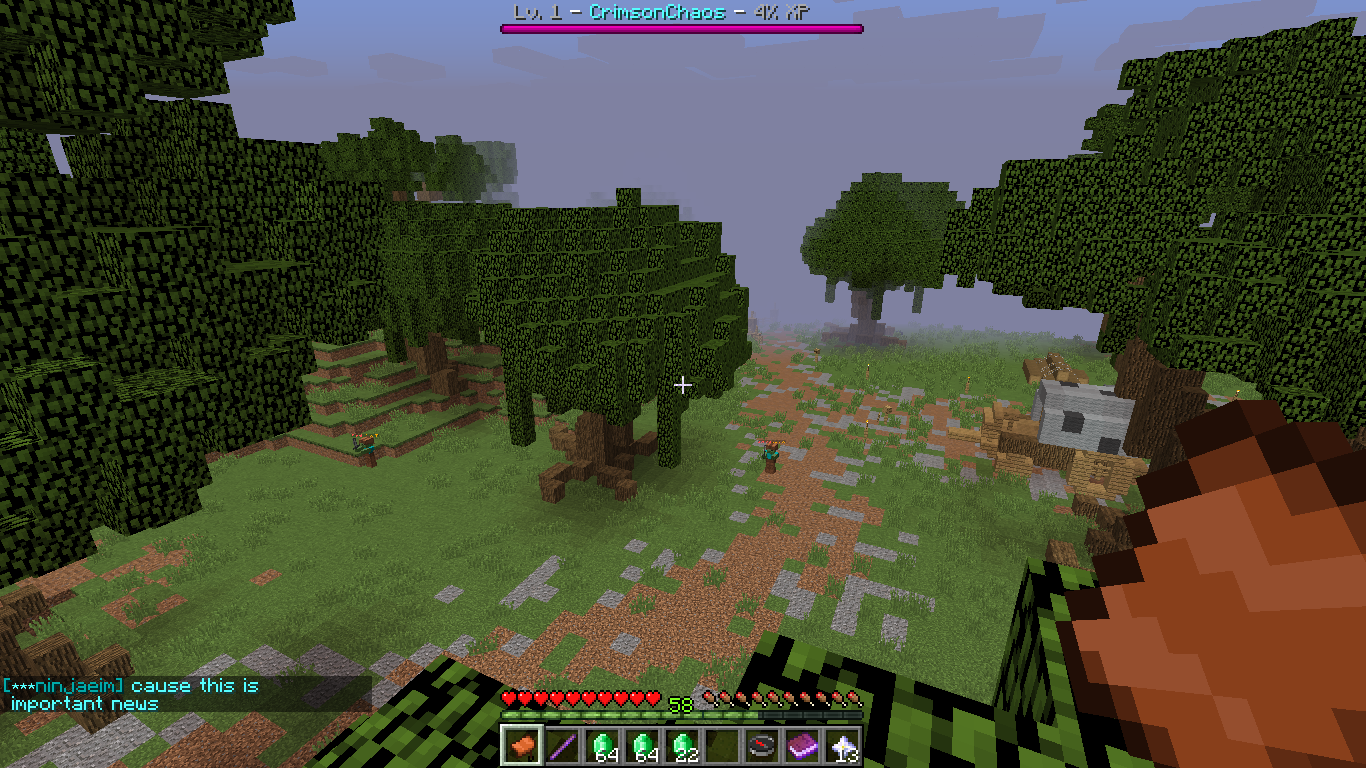Select the purple wand hotbar slot
This screenshot has width=1366, height=768.
point(562,745)
